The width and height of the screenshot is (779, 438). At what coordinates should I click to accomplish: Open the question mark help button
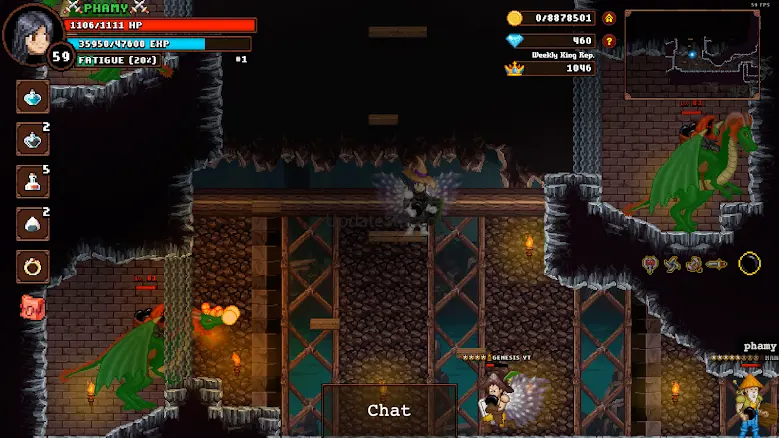(609, 41)
